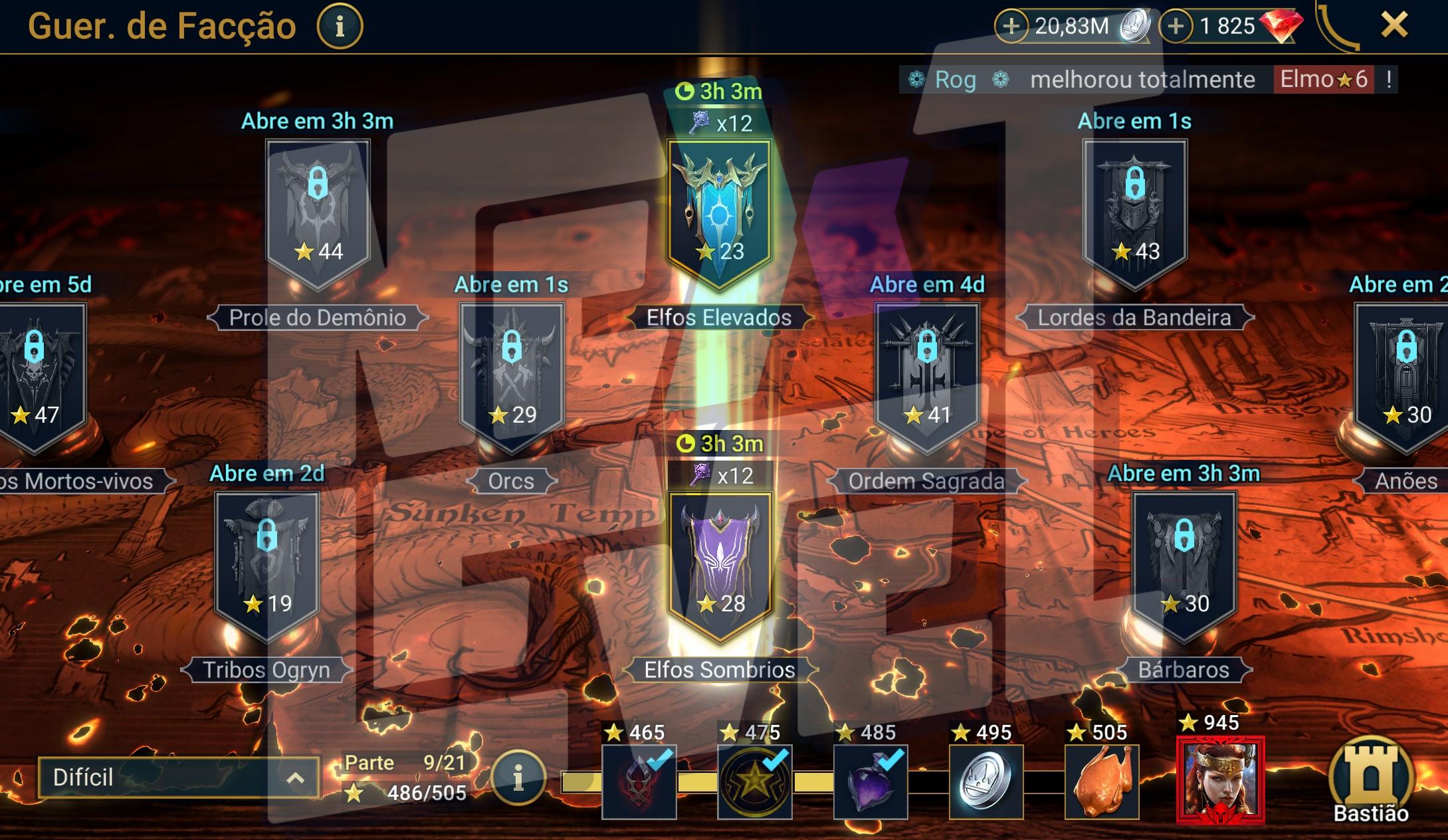Select the locked Tribos Ogryn banner

point(266,565)
